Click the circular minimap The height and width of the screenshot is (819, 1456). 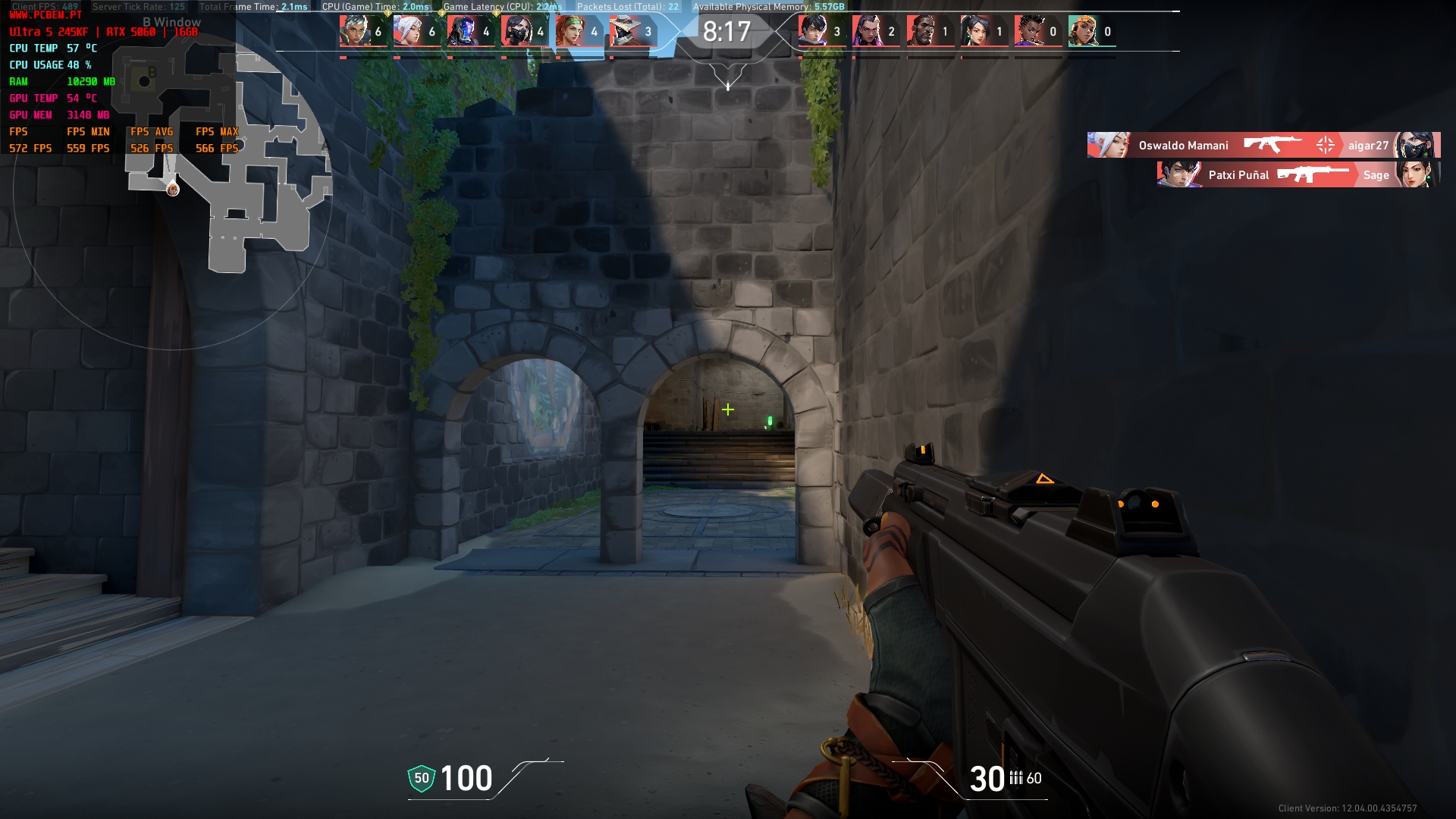pyautogui.click(x=173, y=190)
